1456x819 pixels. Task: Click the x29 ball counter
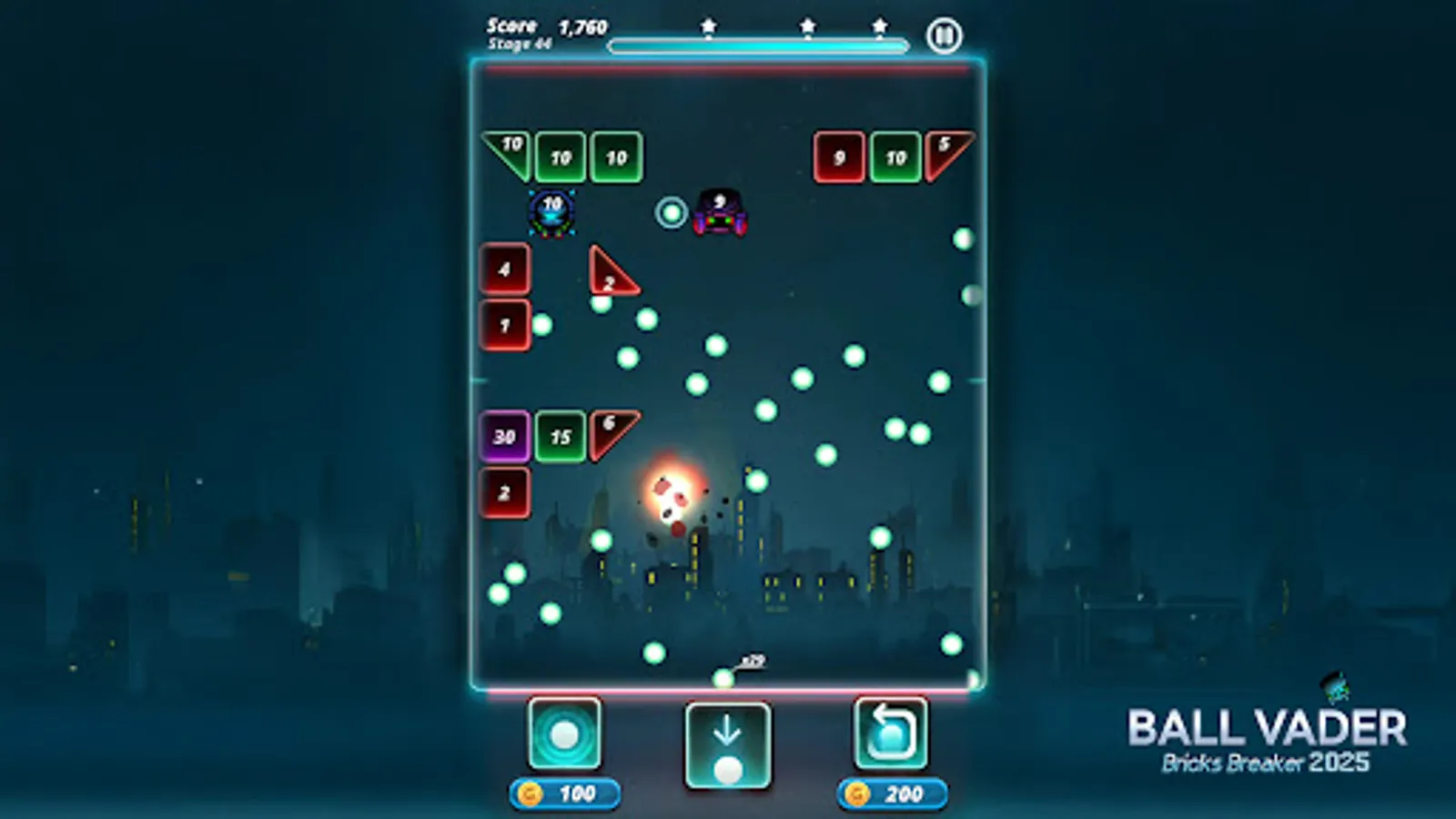coord(753,659)
